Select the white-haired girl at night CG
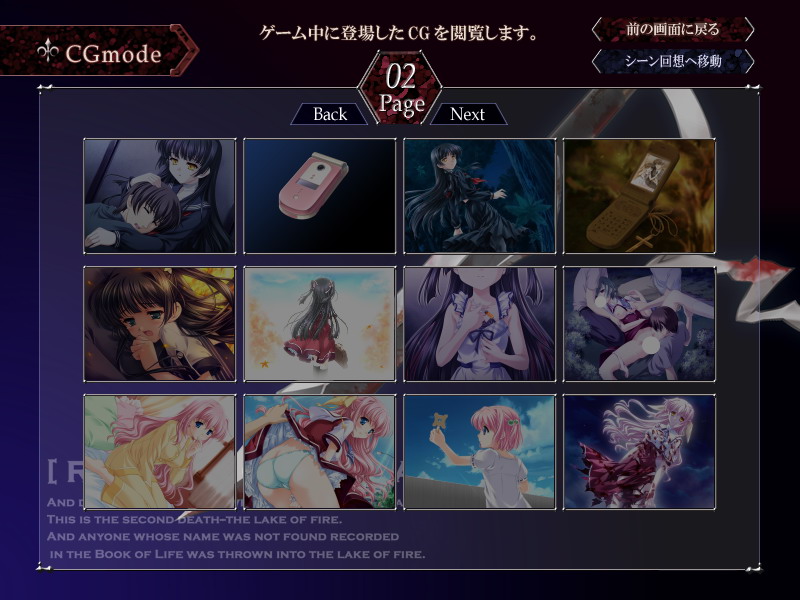The image size is (800, 600). coord(640,452)
